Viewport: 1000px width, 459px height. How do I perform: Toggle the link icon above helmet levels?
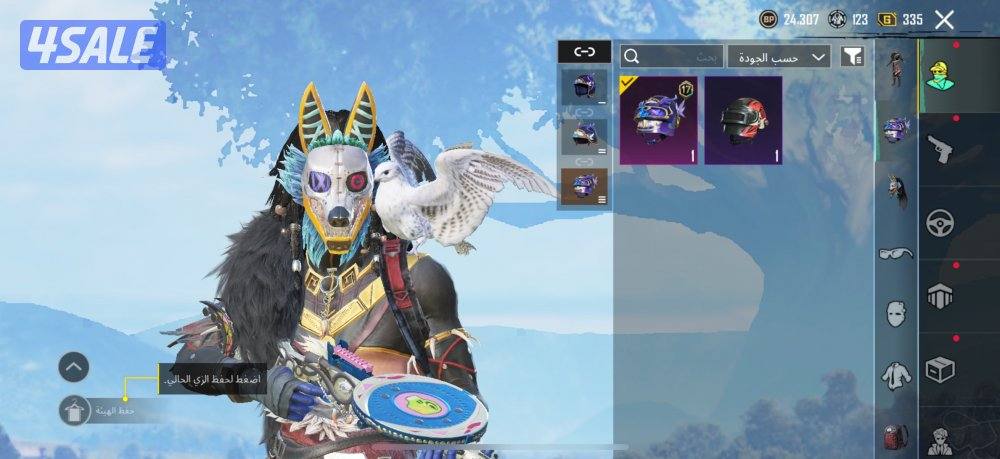584,53
